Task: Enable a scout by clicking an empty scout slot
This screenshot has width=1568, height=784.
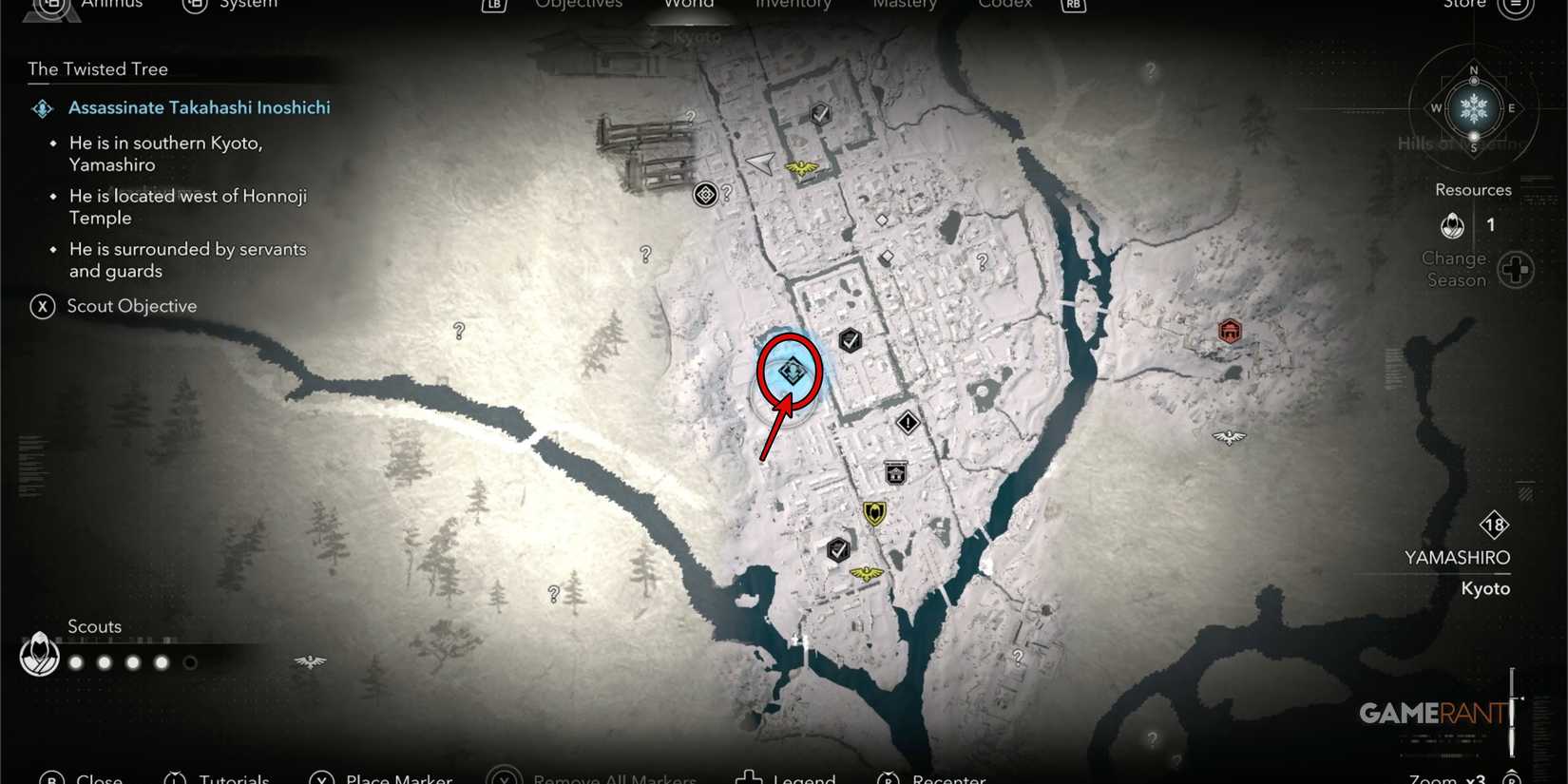Action: [x=190, y=662]
